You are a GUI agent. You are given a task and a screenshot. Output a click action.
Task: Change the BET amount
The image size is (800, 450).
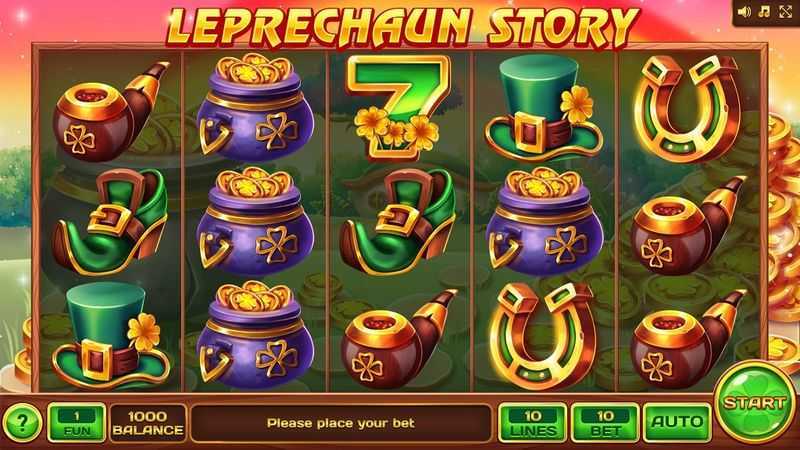coord(603,422)
